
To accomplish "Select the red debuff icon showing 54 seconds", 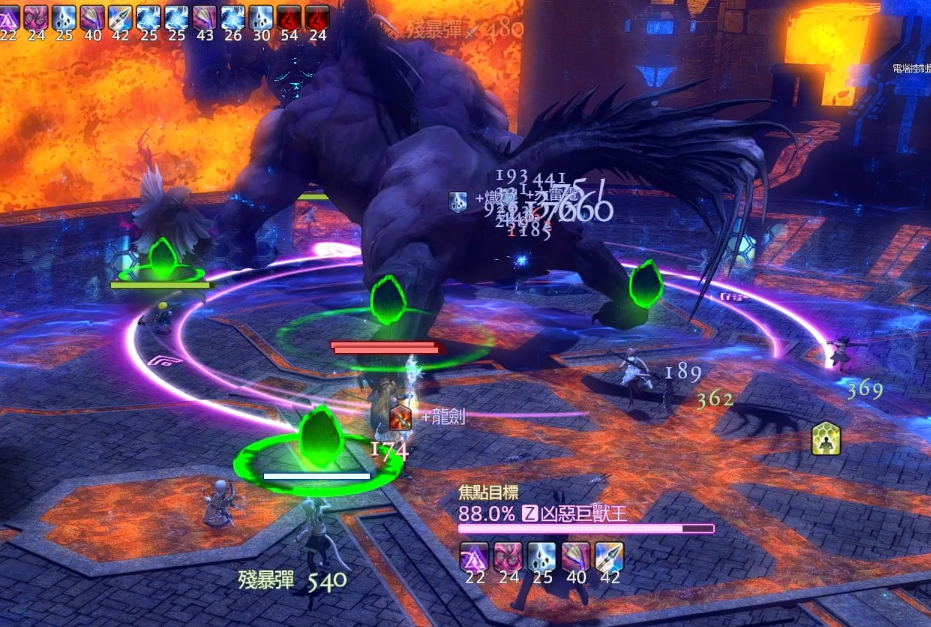I will point(289,16).
